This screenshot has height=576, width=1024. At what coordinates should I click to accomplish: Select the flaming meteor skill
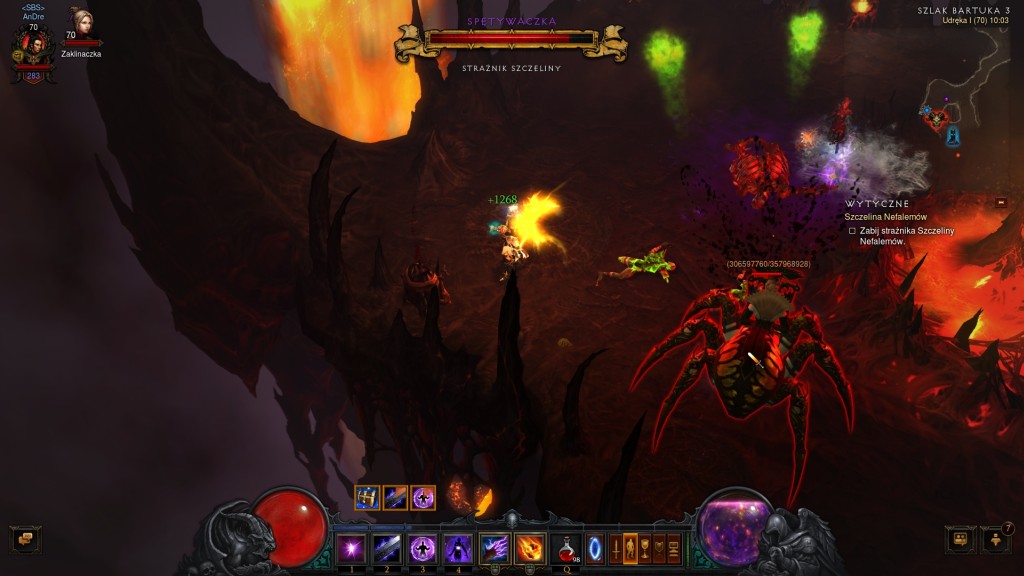(x=530, y=548)
